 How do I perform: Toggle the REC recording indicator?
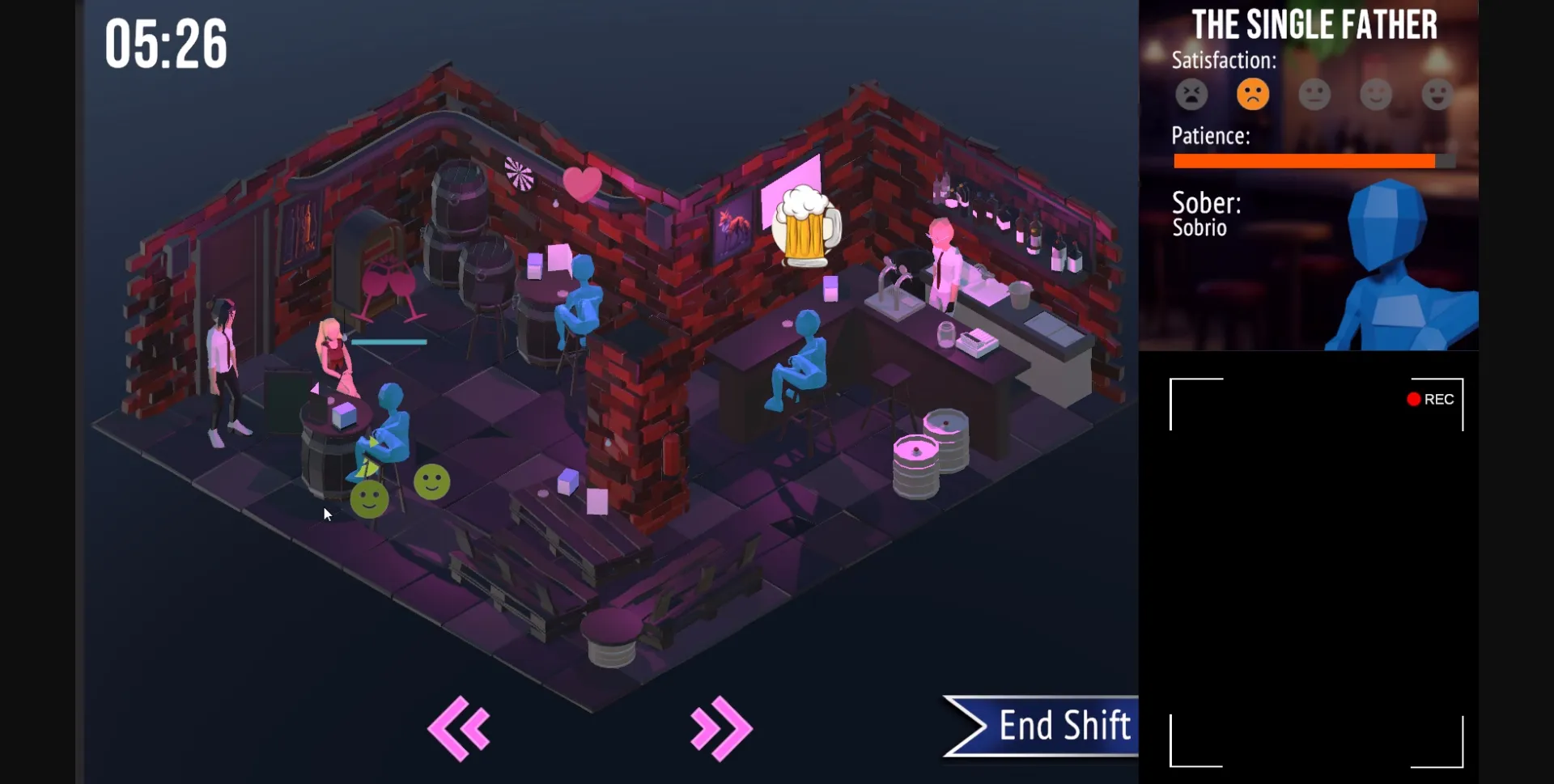(1431, 398)
